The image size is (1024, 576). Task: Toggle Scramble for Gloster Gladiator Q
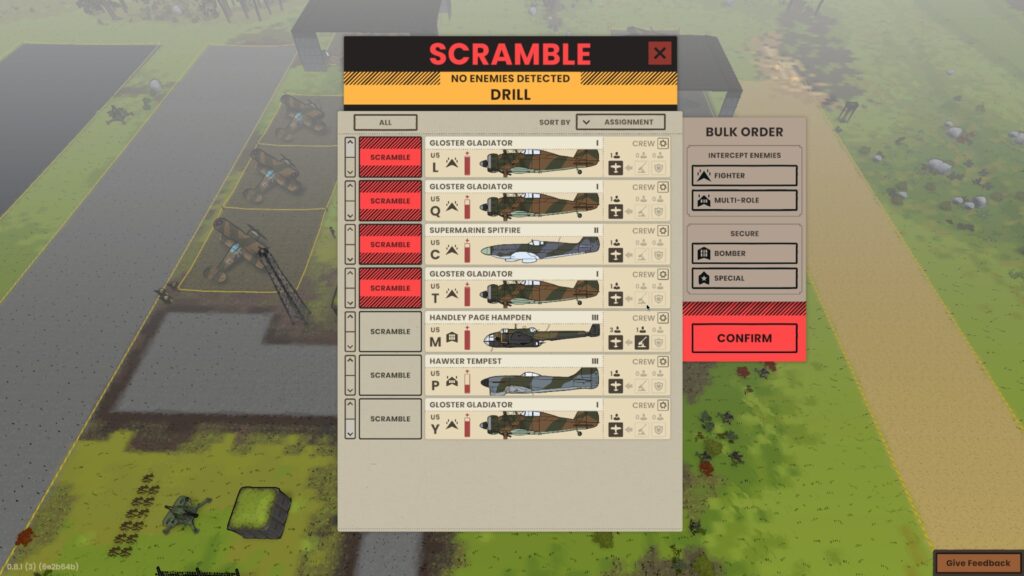390,201
